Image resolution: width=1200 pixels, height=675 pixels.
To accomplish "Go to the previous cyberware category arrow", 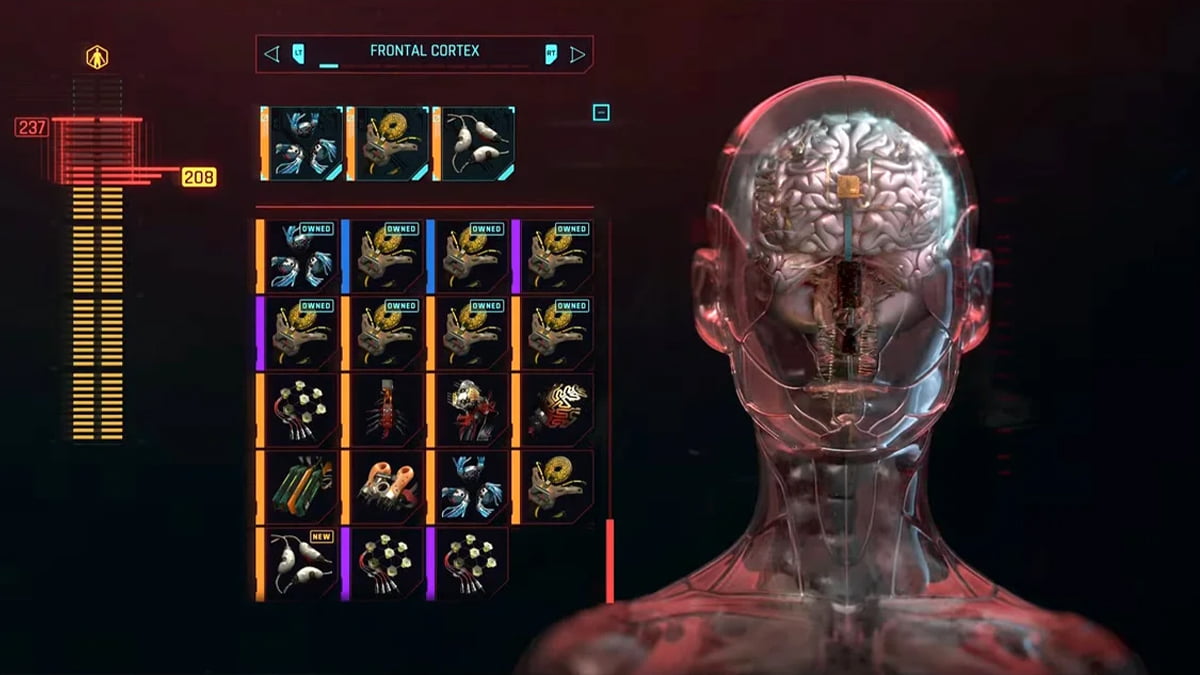I will (271, 54).
